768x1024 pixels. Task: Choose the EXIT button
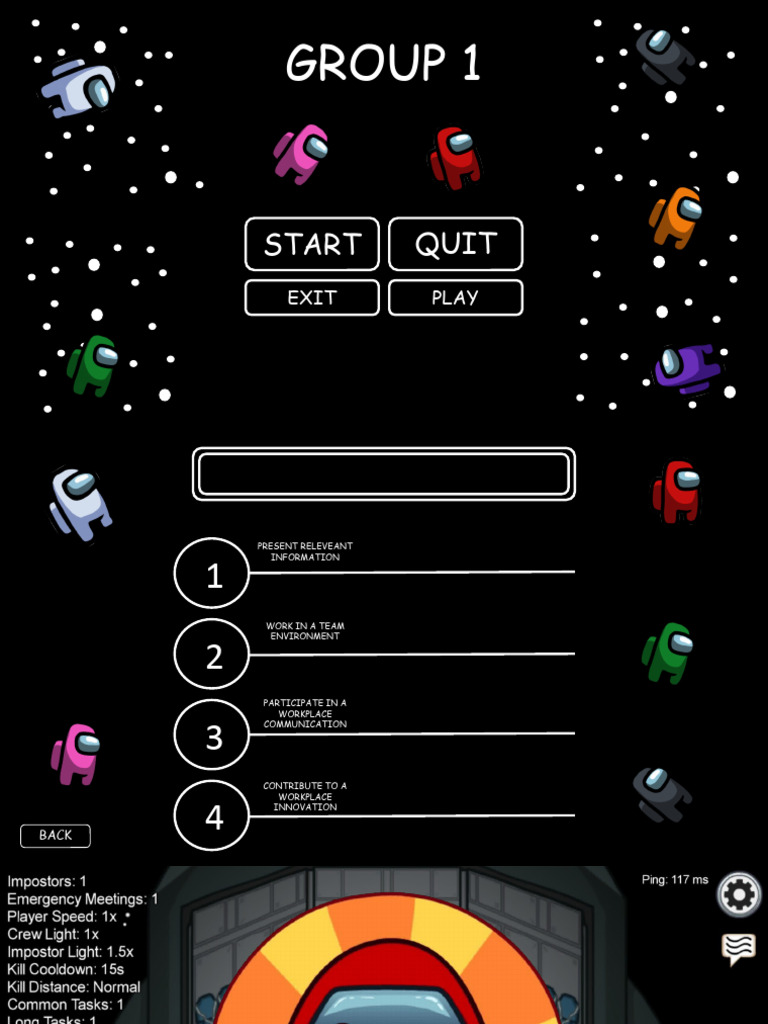[x=312, y=297]
